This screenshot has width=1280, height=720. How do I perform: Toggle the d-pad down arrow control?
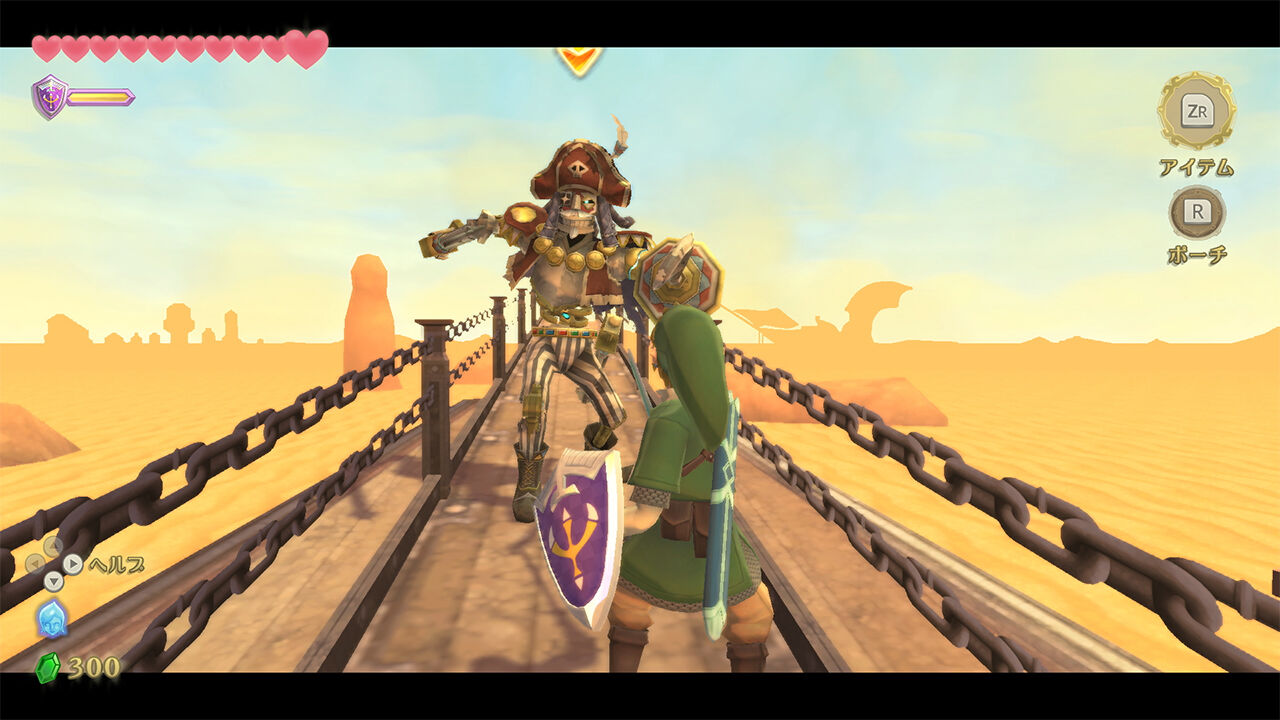coord(53,580)
